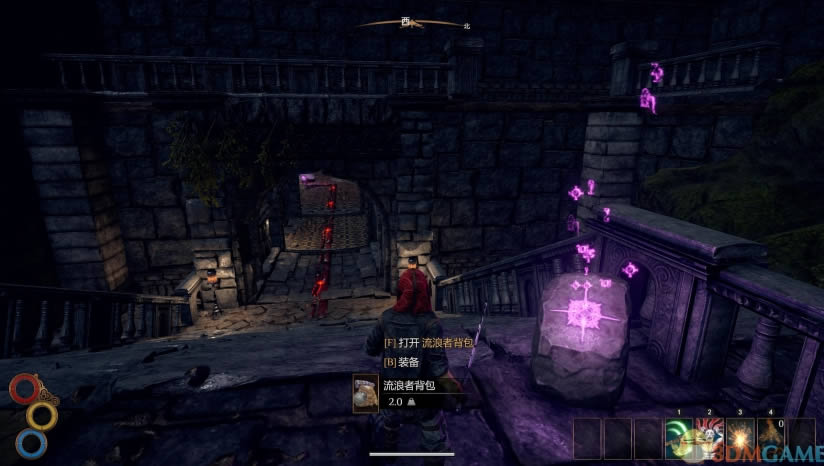This screenshot has width=824, height=466.
Task: Select the 流浪者背包 item icon
Action: click(x=366, y=392)
